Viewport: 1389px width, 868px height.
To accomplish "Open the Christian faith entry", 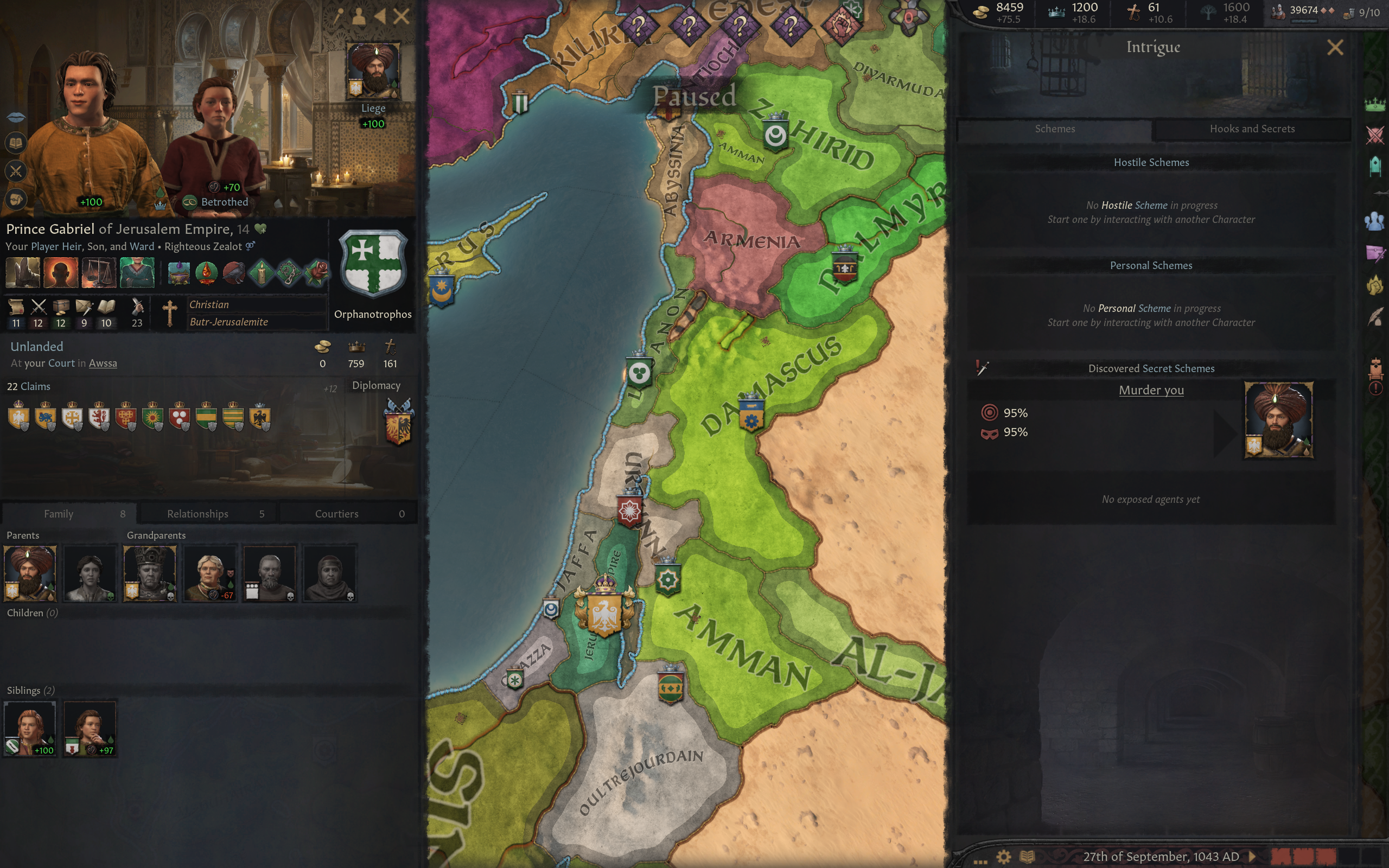I will coord(209,305).
